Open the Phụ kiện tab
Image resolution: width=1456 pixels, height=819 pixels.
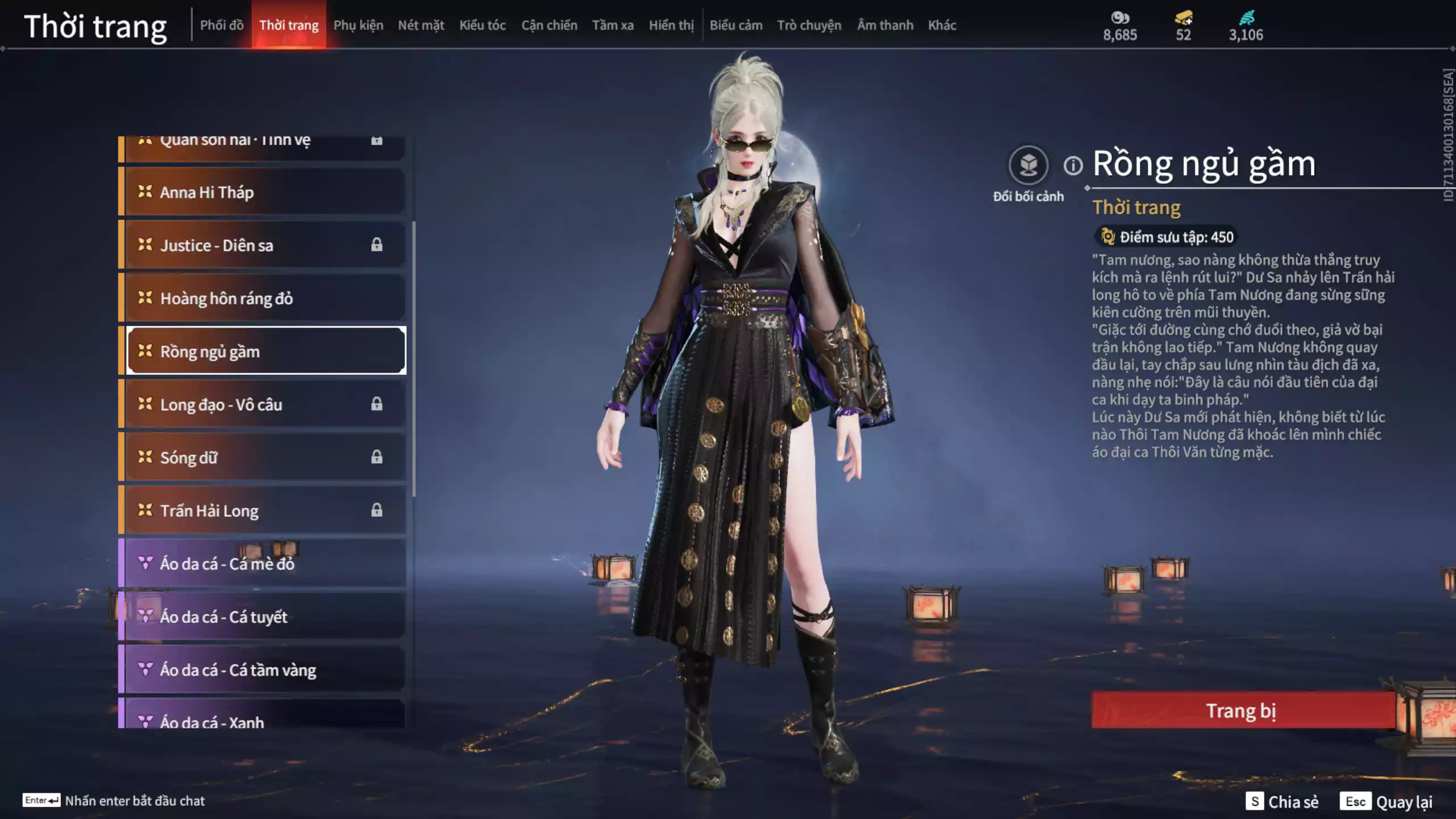click(358, 25)
